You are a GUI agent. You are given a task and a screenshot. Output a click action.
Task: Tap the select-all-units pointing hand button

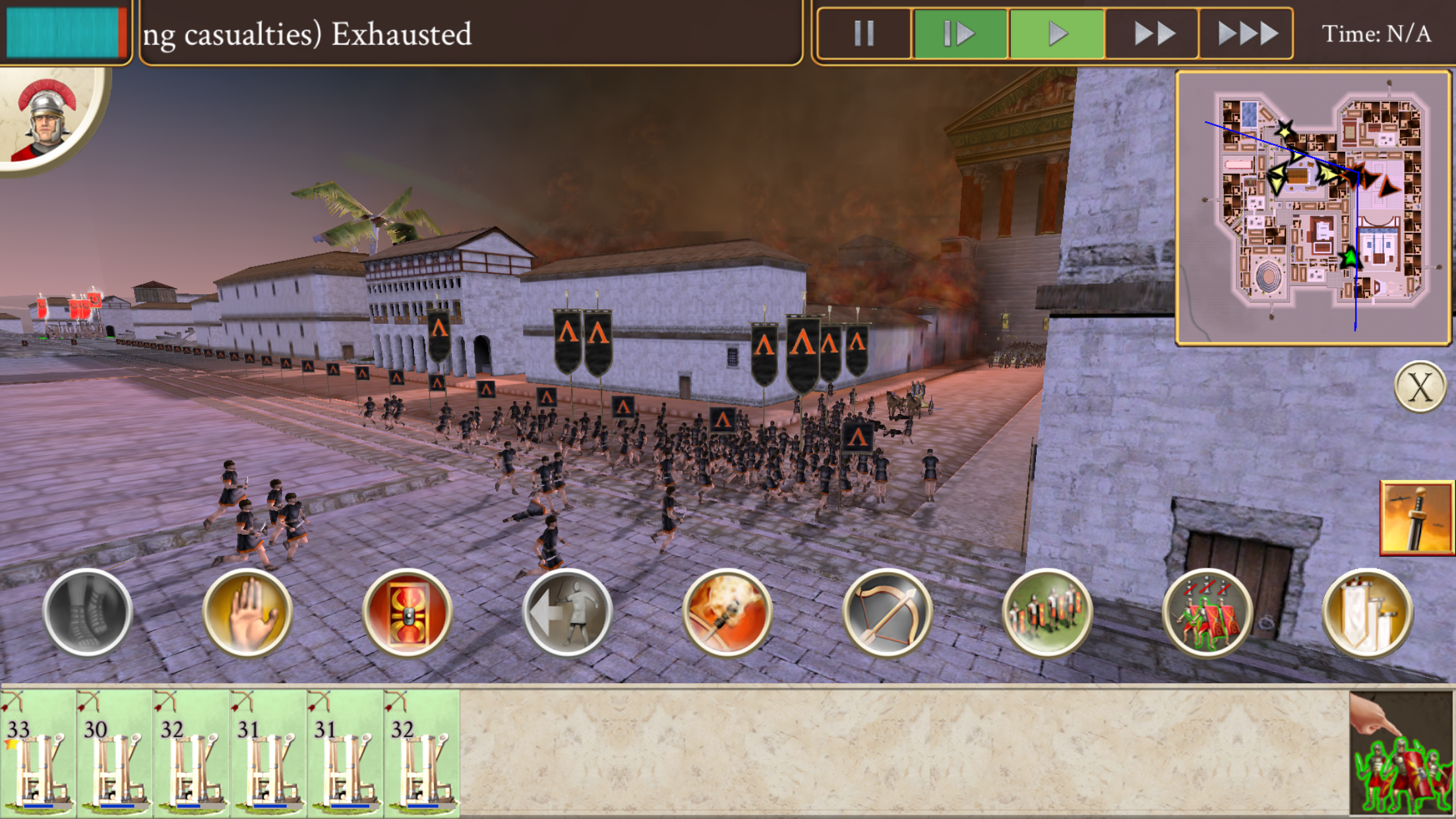pos(1401,753)
